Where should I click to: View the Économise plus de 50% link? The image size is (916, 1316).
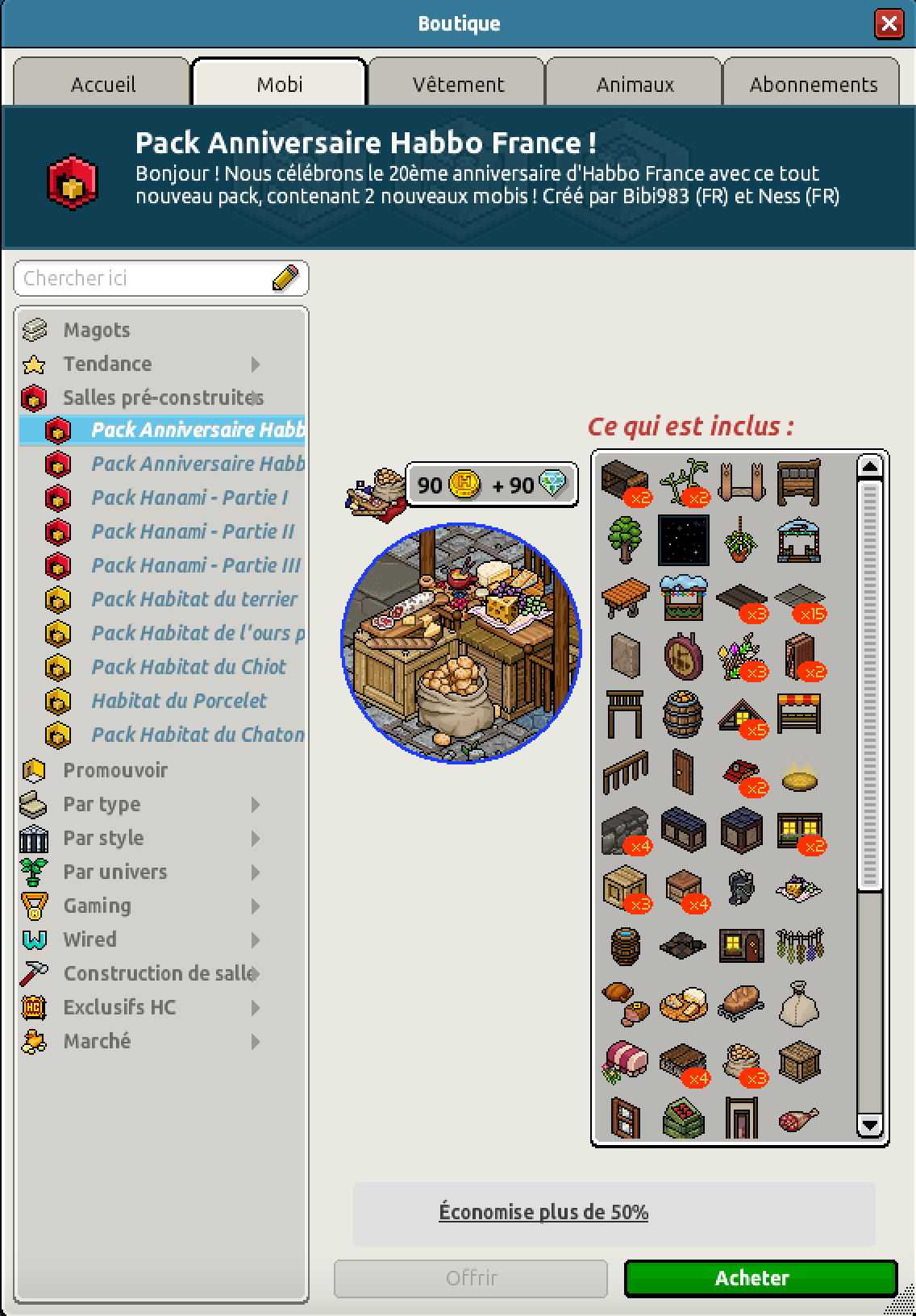tap(543, 1212)
